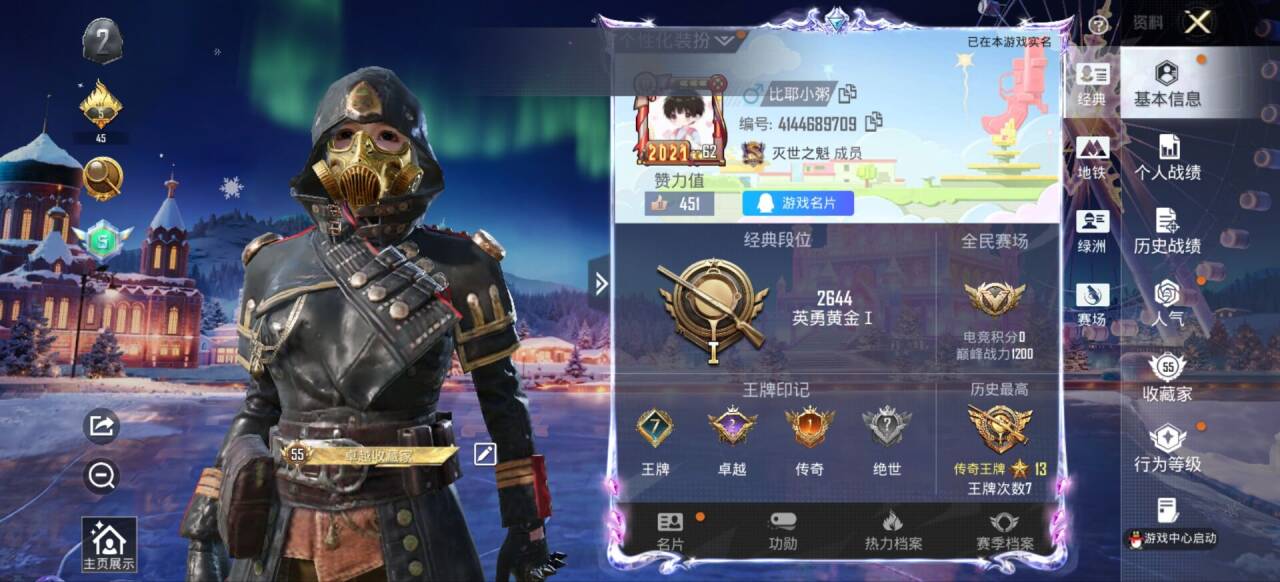Viewport: 1280px width, 582px height.
Task: Open the 历史战绩 match history tab
Action: click(x=1167, y=231)
